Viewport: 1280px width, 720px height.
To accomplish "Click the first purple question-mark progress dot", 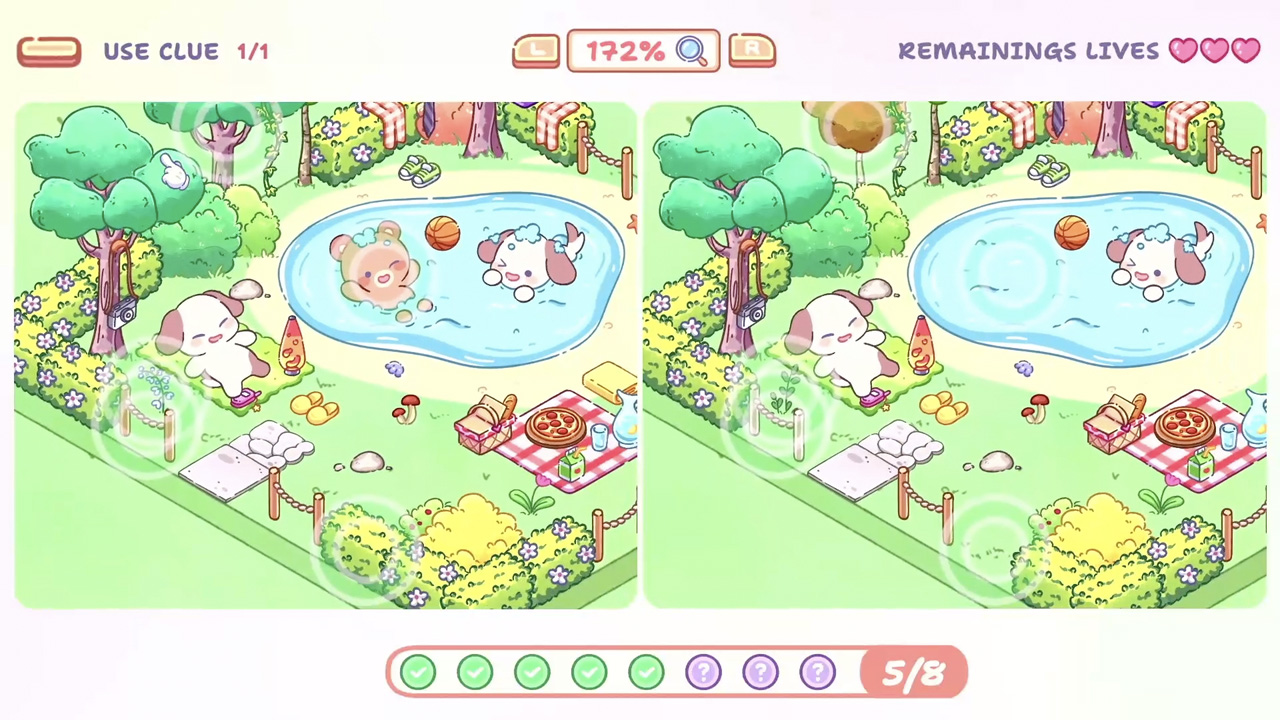I will (x=703, y=672).
